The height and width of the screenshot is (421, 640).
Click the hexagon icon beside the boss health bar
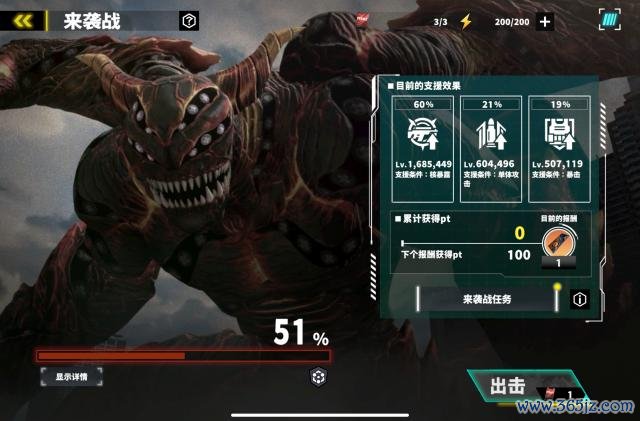point(316,376)
